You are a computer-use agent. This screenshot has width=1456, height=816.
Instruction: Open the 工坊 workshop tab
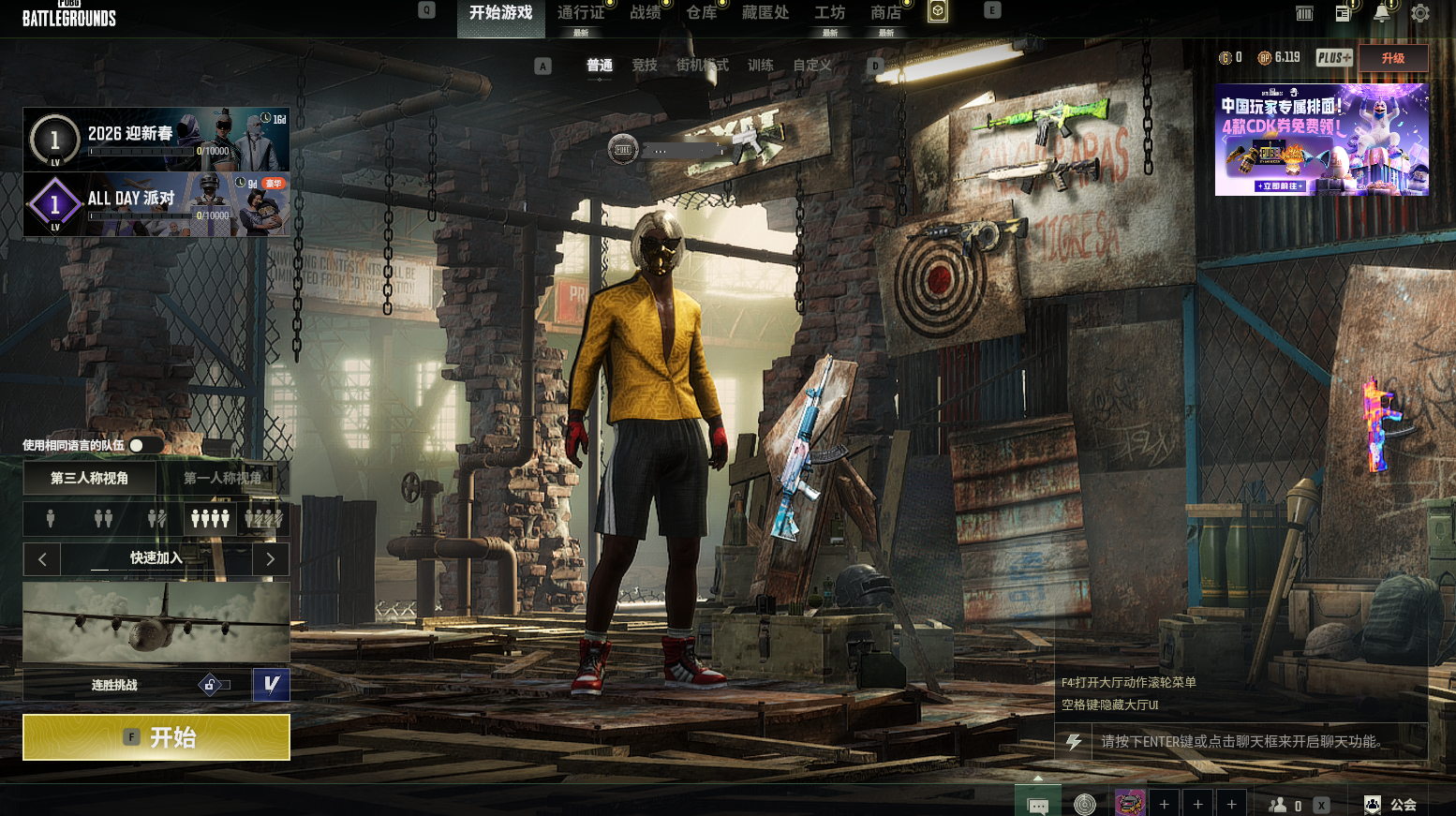829,13
